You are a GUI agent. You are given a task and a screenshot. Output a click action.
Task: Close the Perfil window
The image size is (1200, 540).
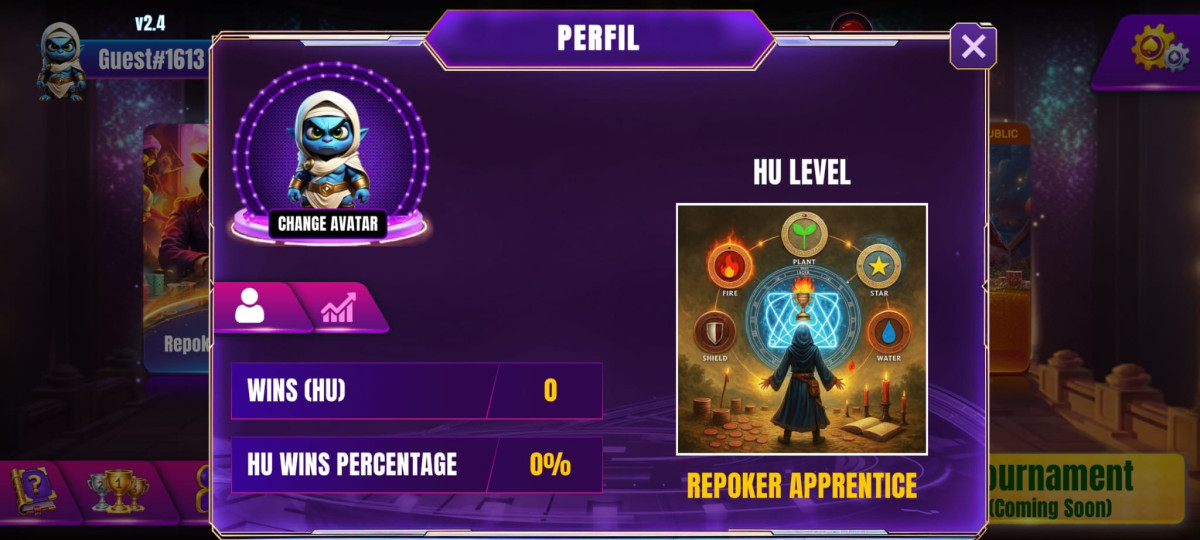click(973, 46)
